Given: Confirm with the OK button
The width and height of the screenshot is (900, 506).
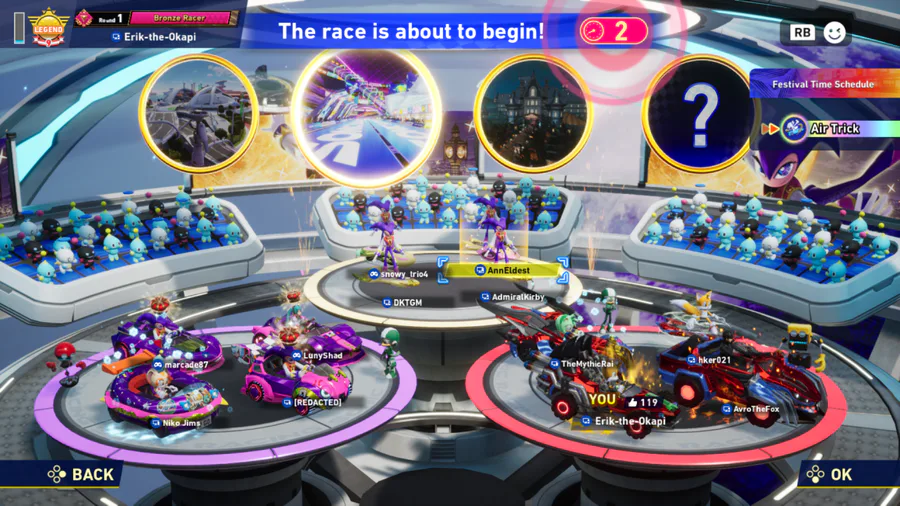Looking at the screenshot, I should pyautogui.click(x=830, y=474).
